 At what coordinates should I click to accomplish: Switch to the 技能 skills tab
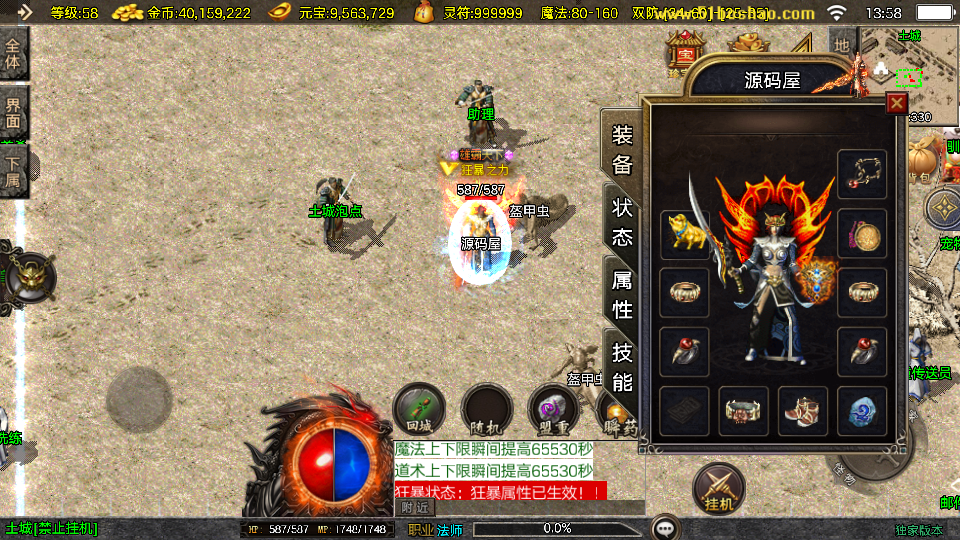click(622, 366)
